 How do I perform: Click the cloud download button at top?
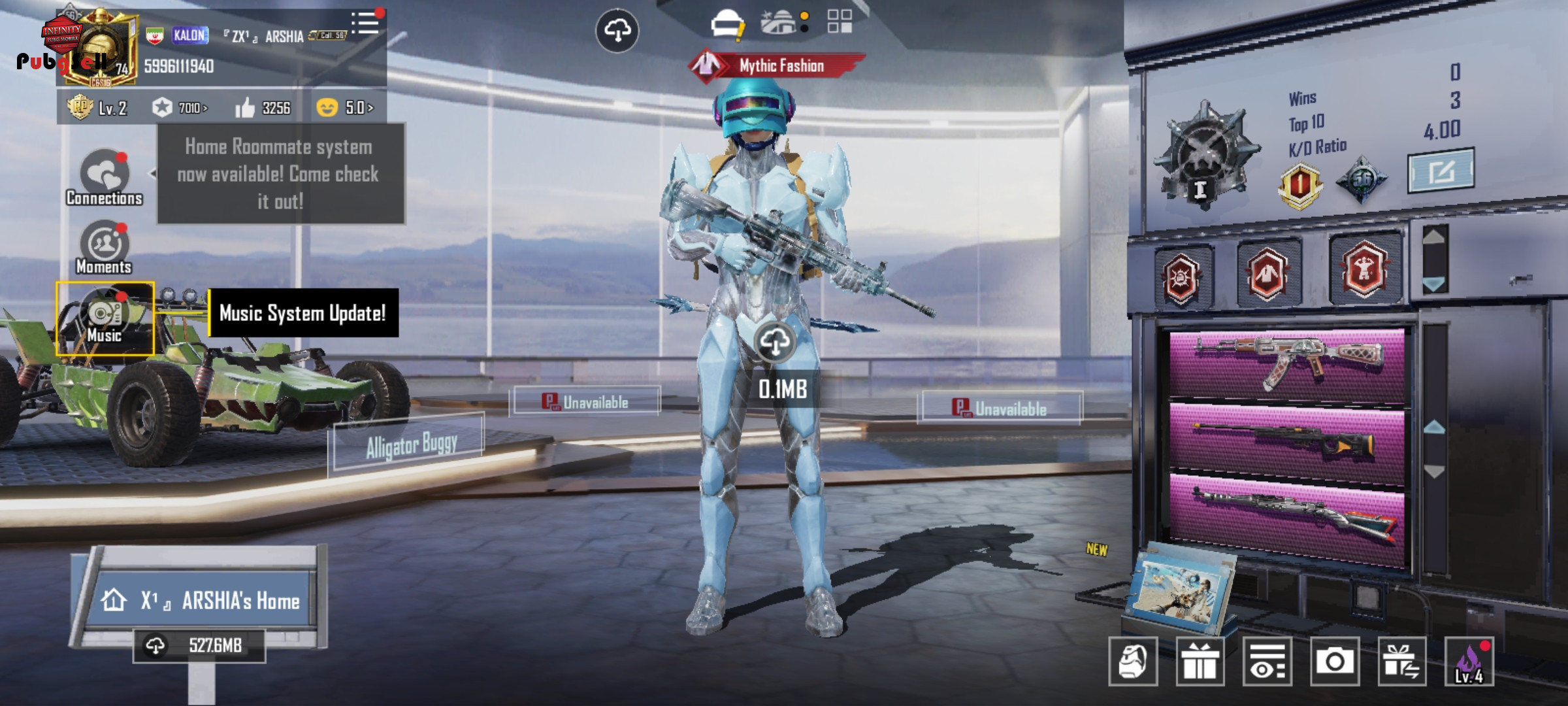pos(617,30)
